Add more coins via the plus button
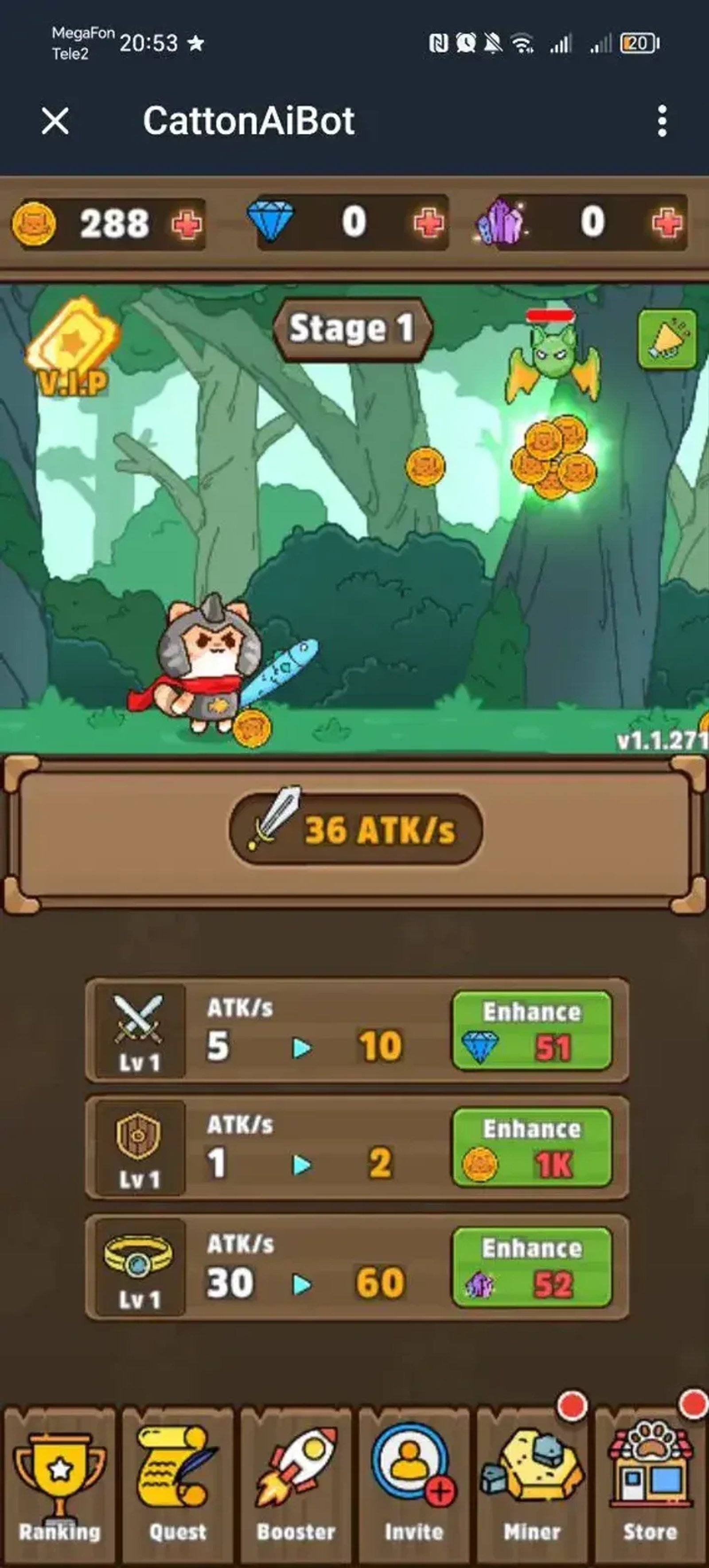The image size is (709, 1568). click(x=187, y=224)
